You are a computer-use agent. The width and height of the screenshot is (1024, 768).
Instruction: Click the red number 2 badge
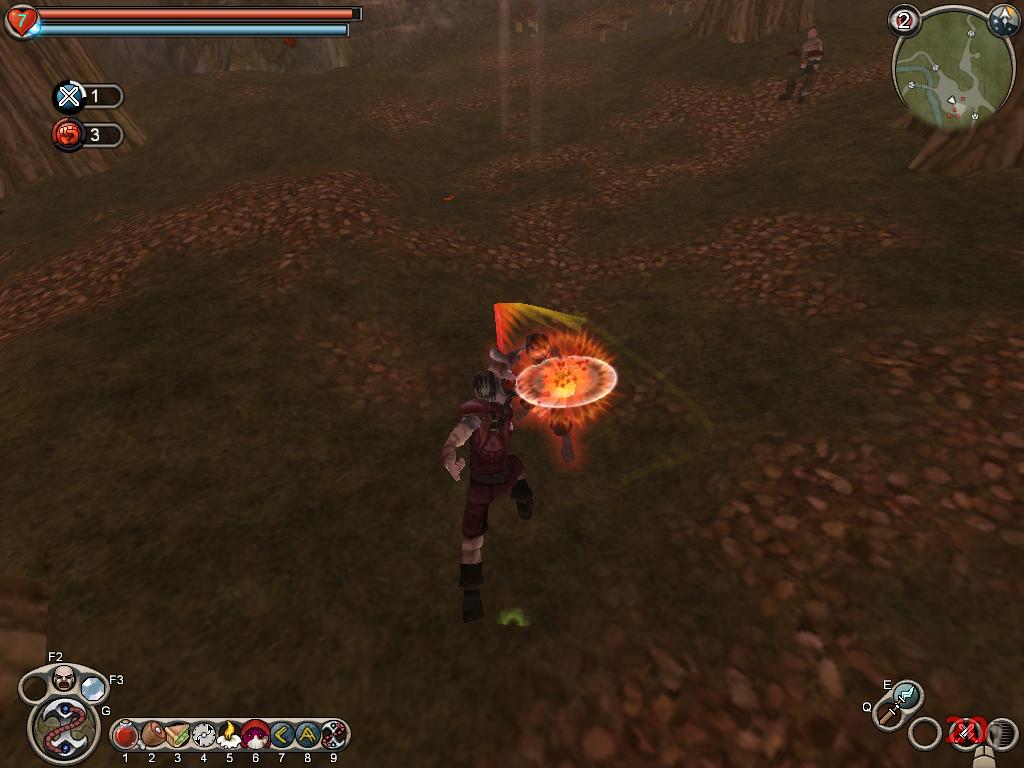pyautogui.click(x=905, y=20)
